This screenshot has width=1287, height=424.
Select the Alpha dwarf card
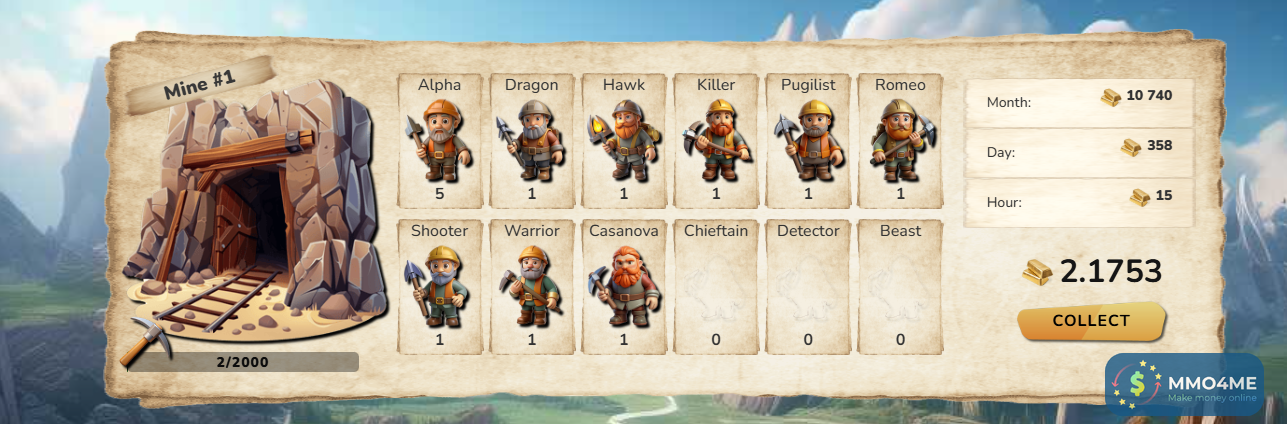pos(440,140)
